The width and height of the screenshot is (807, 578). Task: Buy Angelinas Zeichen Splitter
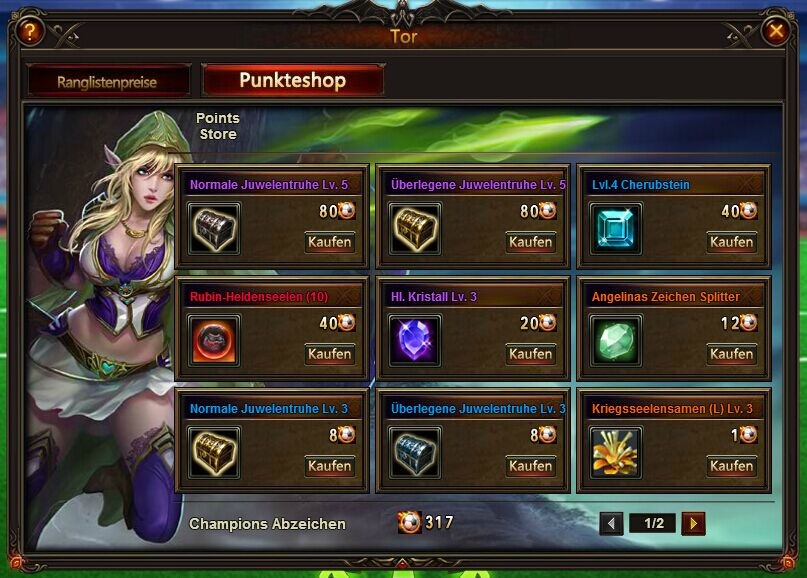(x=731, y=354)
